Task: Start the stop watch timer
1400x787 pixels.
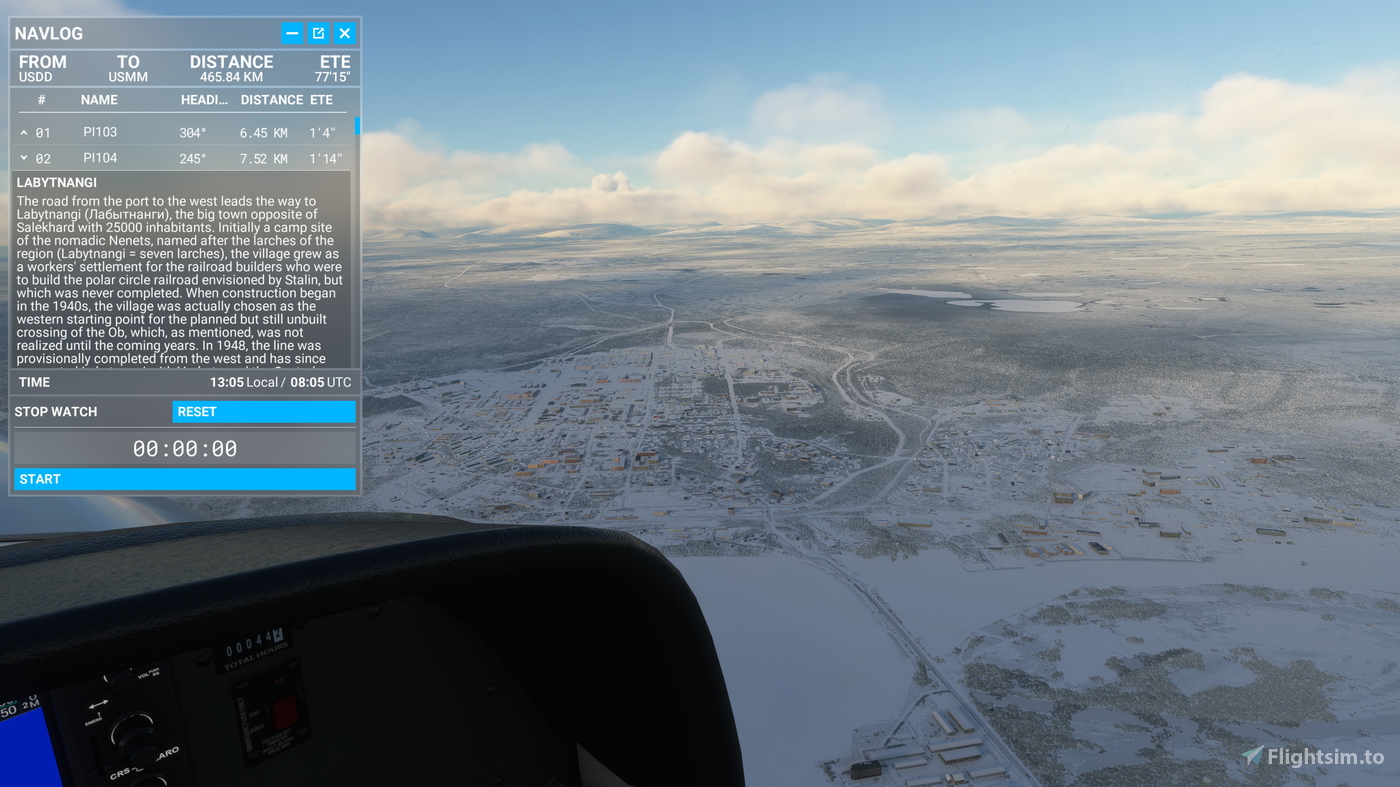Action: 185,479
